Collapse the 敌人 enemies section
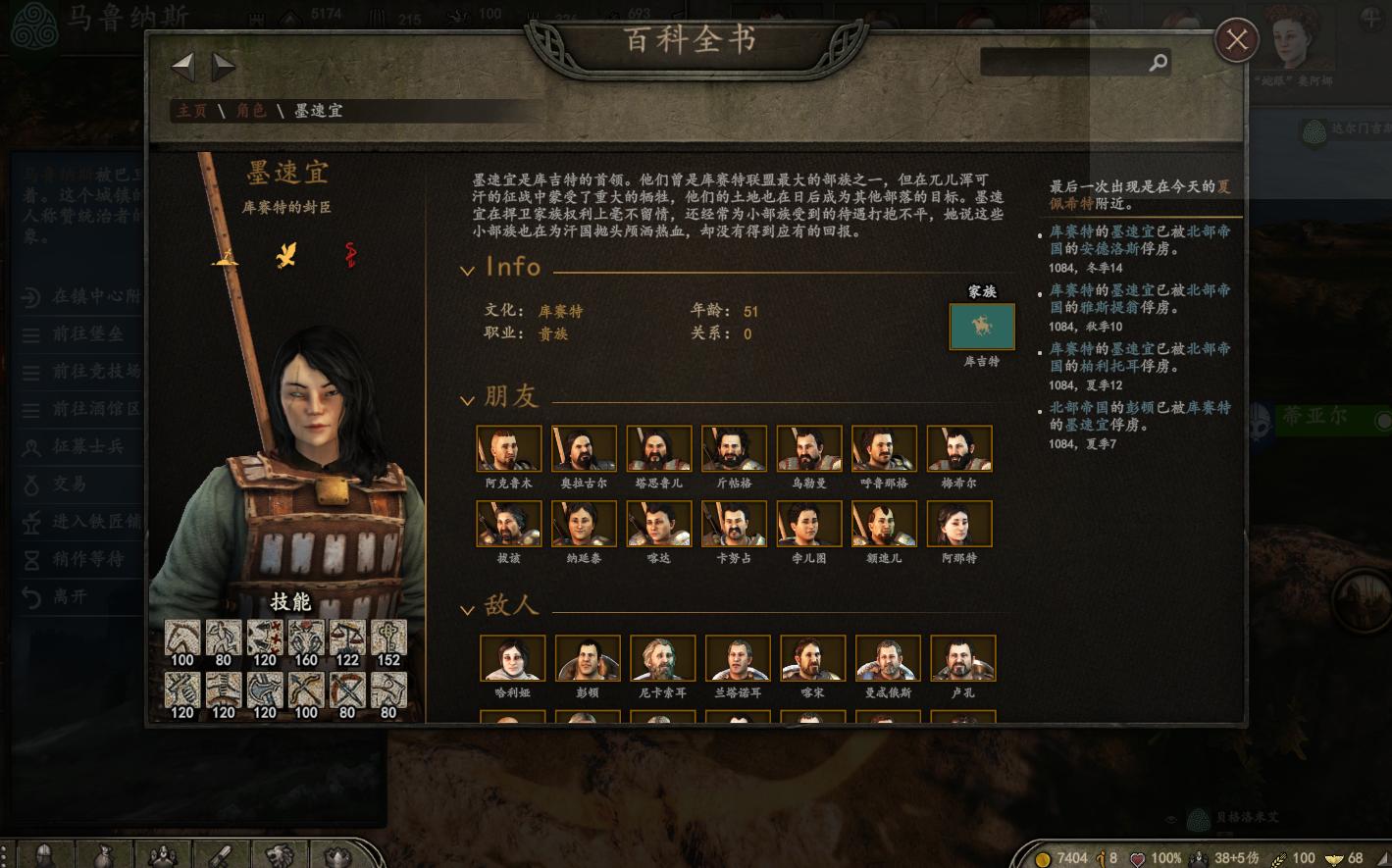This screenshot has height=868, width=1392. [x=468, y=607]
